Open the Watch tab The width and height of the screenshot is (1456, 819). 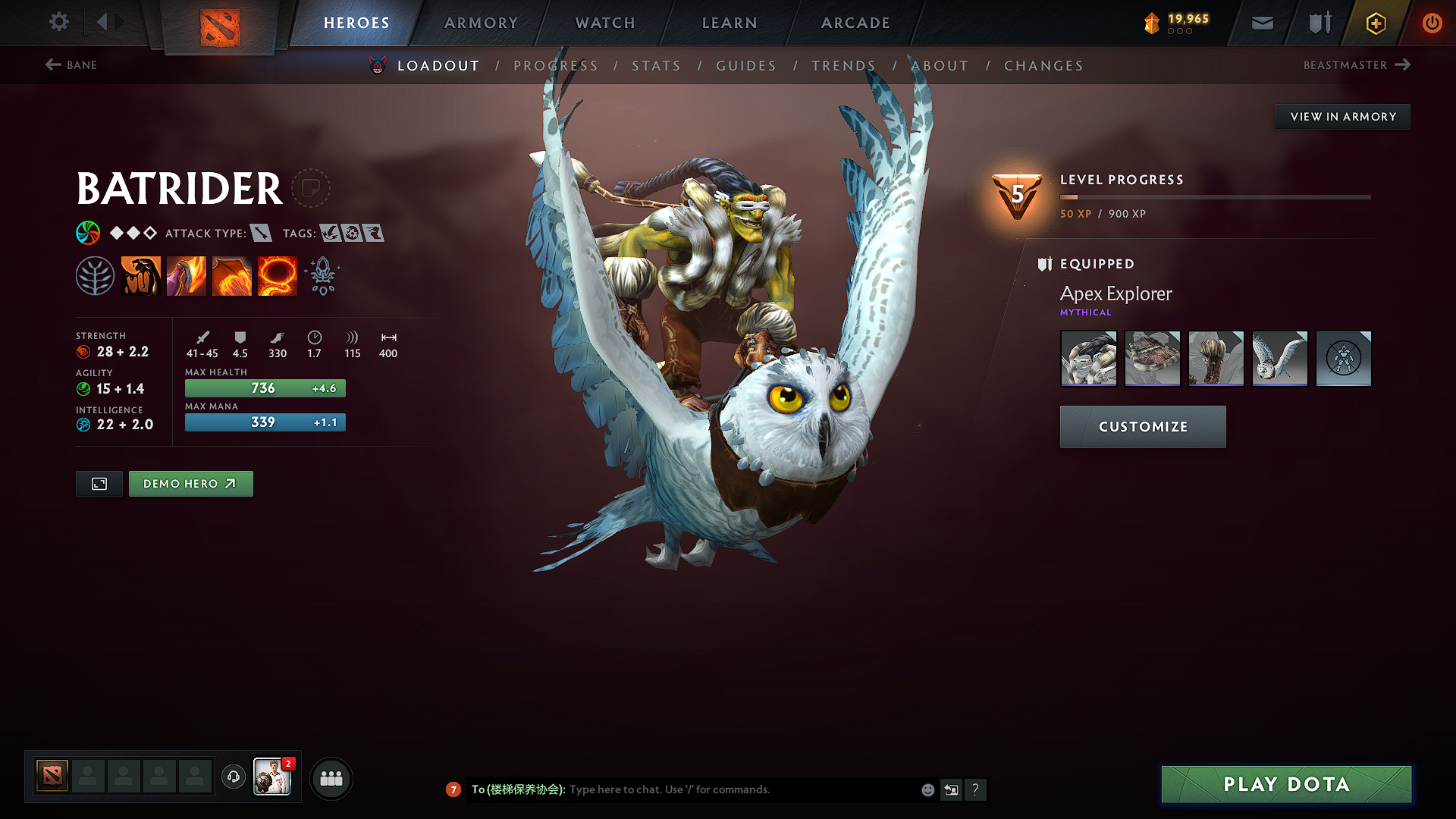605,23
